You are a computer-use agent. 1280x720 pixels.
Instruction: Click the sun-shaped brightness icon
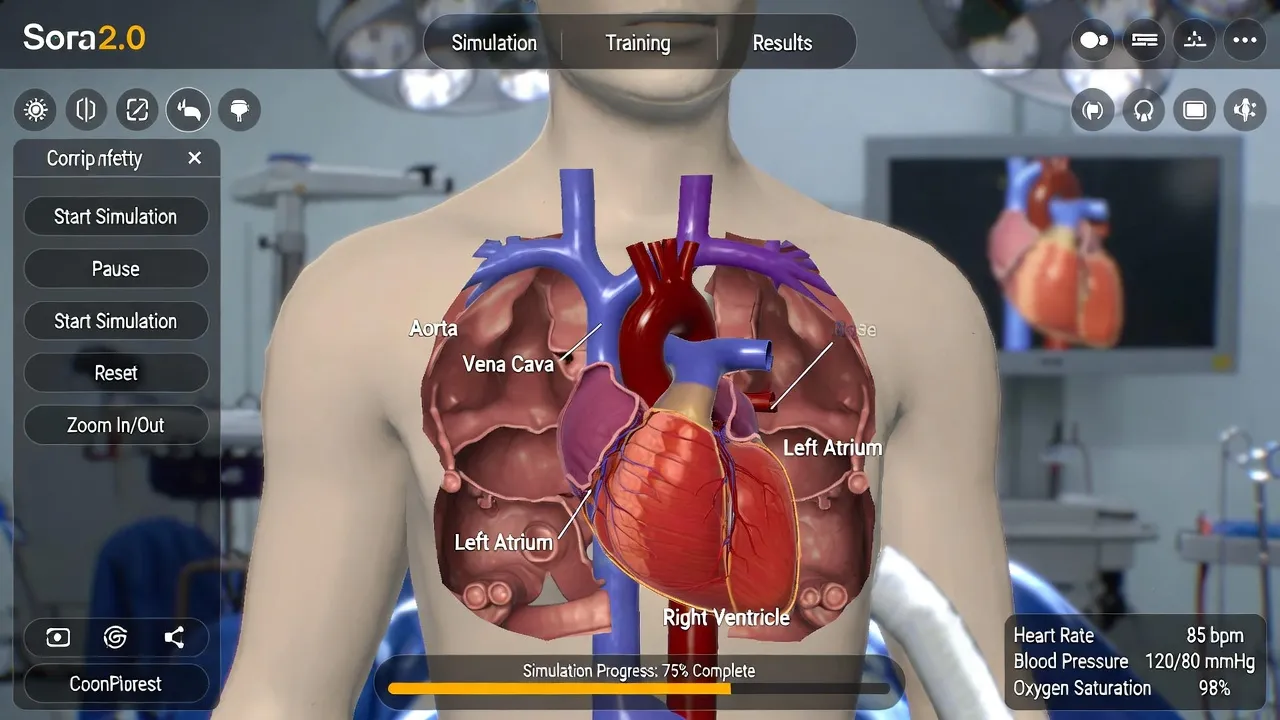36,110
